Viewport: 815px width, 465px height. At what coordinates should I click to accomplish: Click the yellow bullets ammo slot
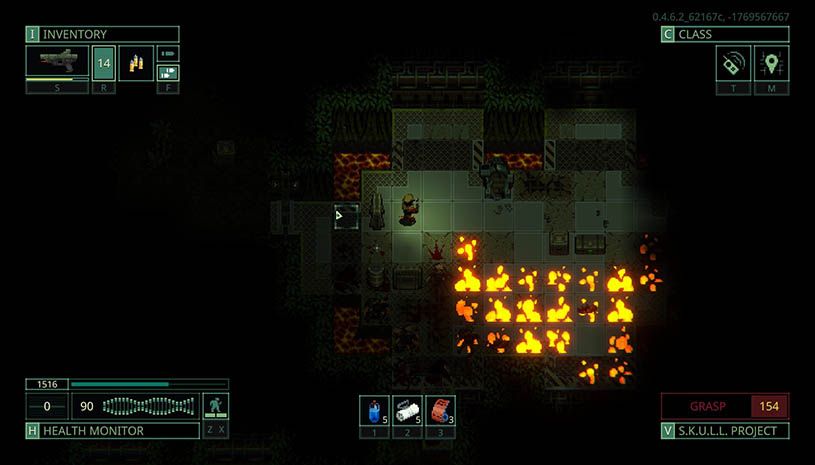[x=136, y=63]
